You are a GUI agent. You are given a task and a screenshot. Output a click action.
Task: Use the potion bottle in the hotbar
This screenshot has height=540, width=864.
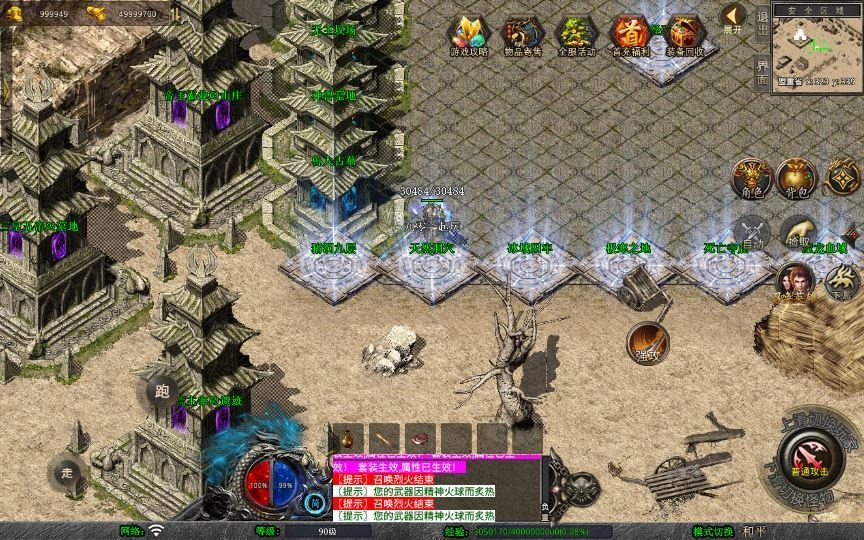click(x=346, y=438)
